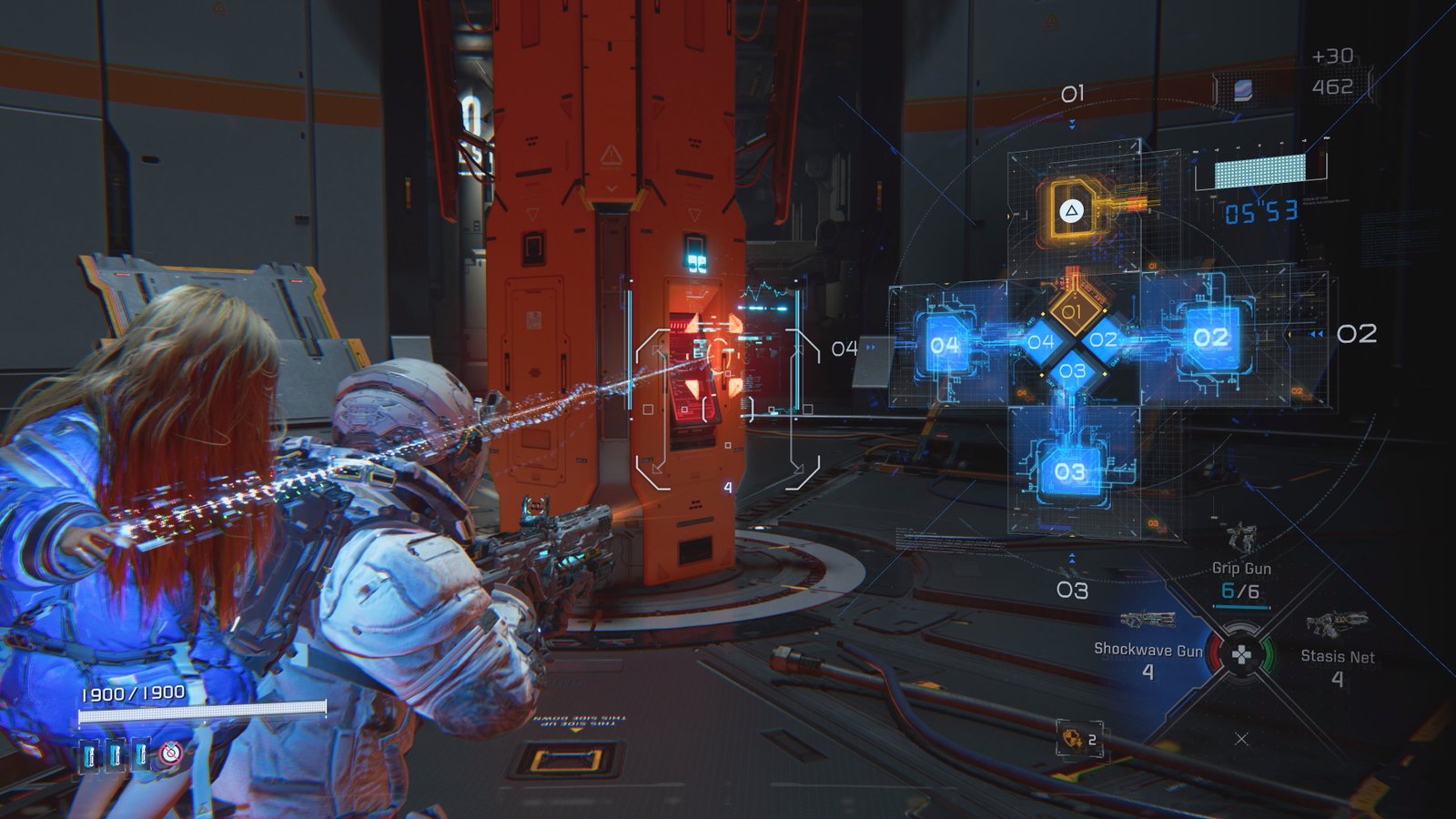
Task: Click the red circular icon beside energy cells
Action: (171, 753)
